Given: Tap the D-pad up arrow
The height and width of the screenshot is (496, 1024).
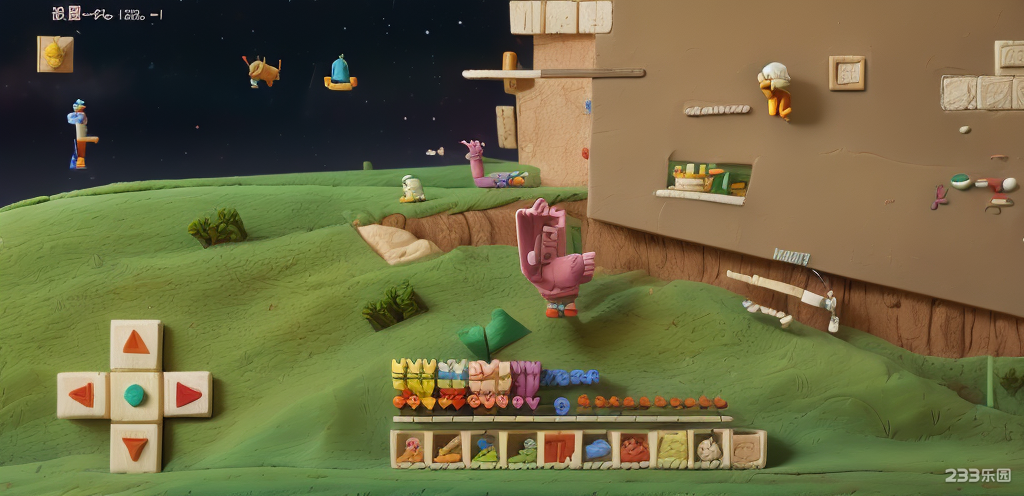Looking at the screenshot, I should [135, 343].
